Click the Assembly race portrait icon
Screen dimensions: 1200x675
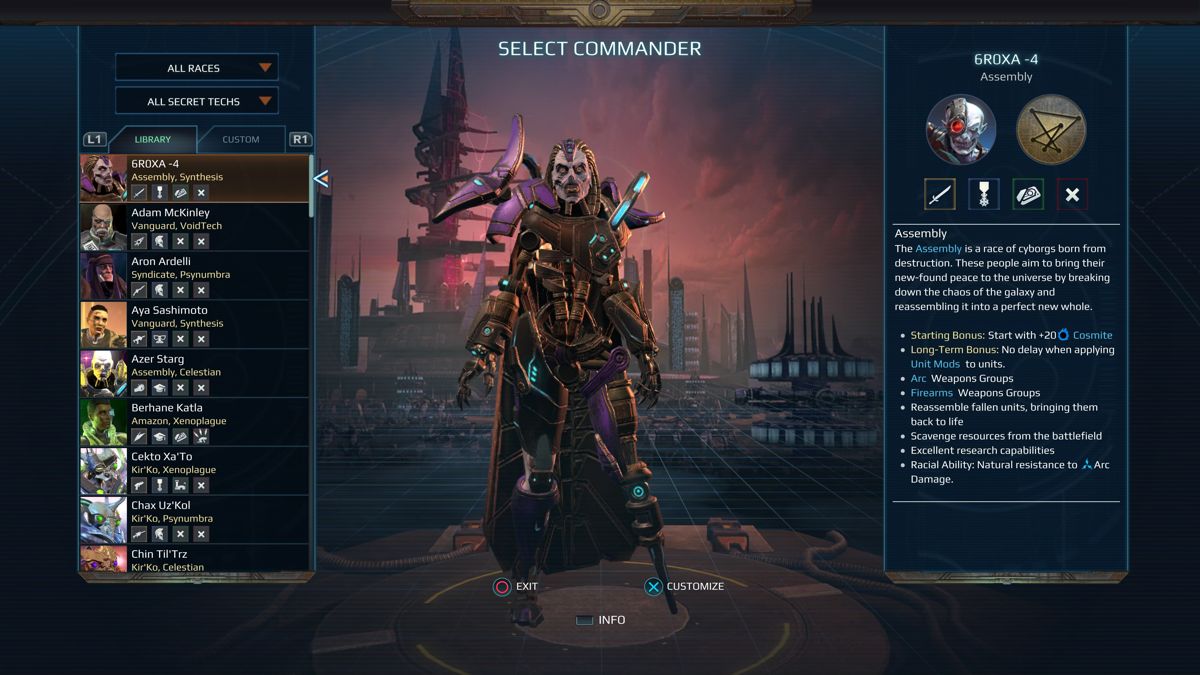pos(961,129)
